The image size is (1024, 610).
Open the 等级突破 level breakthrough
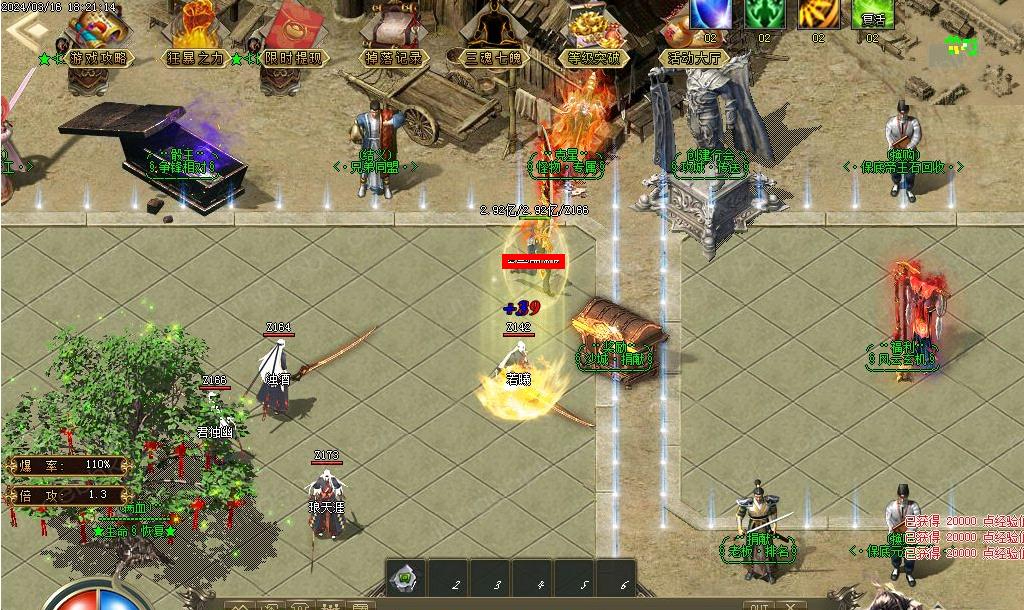(x=594, y=33)
